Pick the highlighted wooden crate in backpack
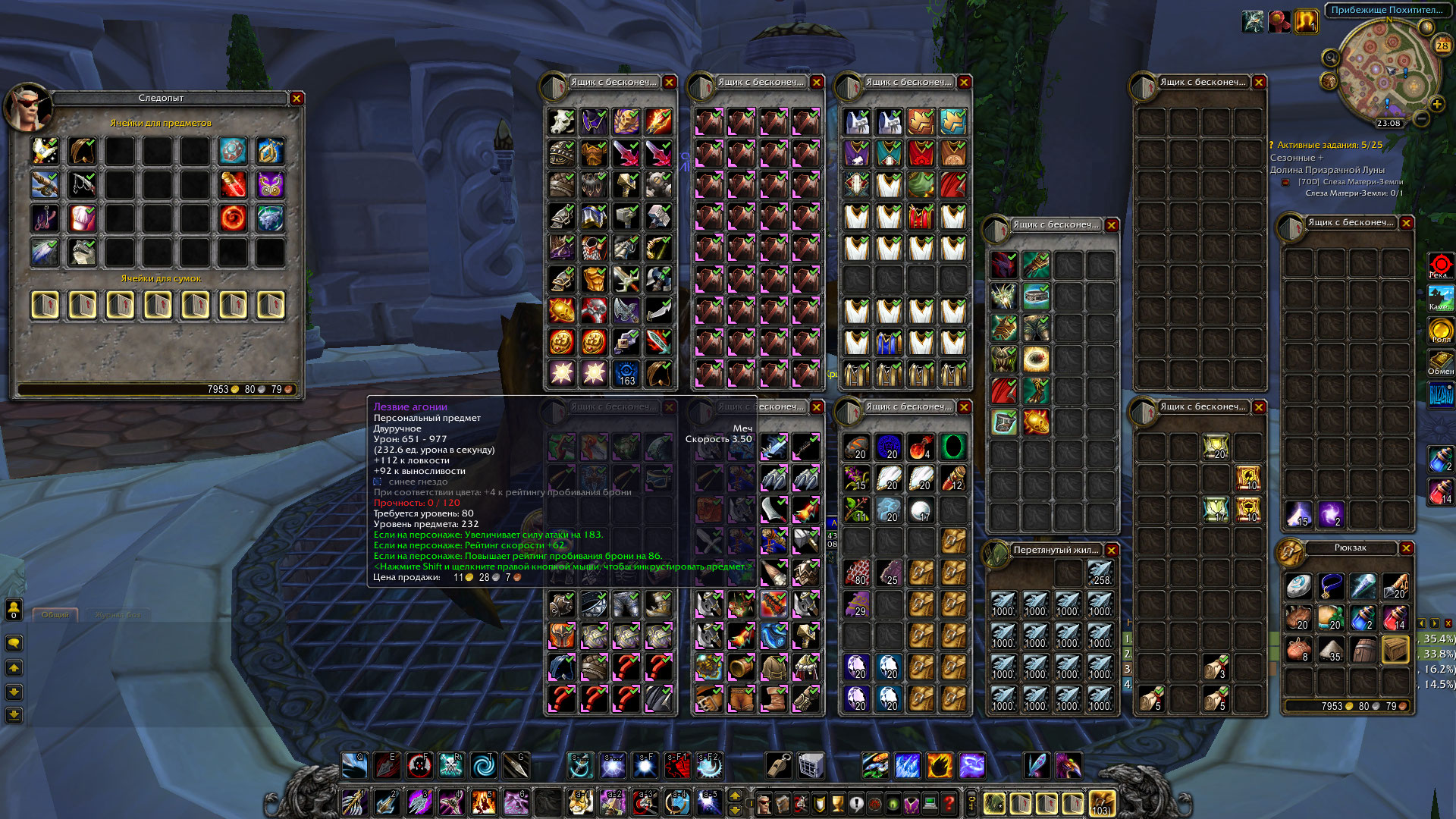1456x819 pixels. [1395, 650]
